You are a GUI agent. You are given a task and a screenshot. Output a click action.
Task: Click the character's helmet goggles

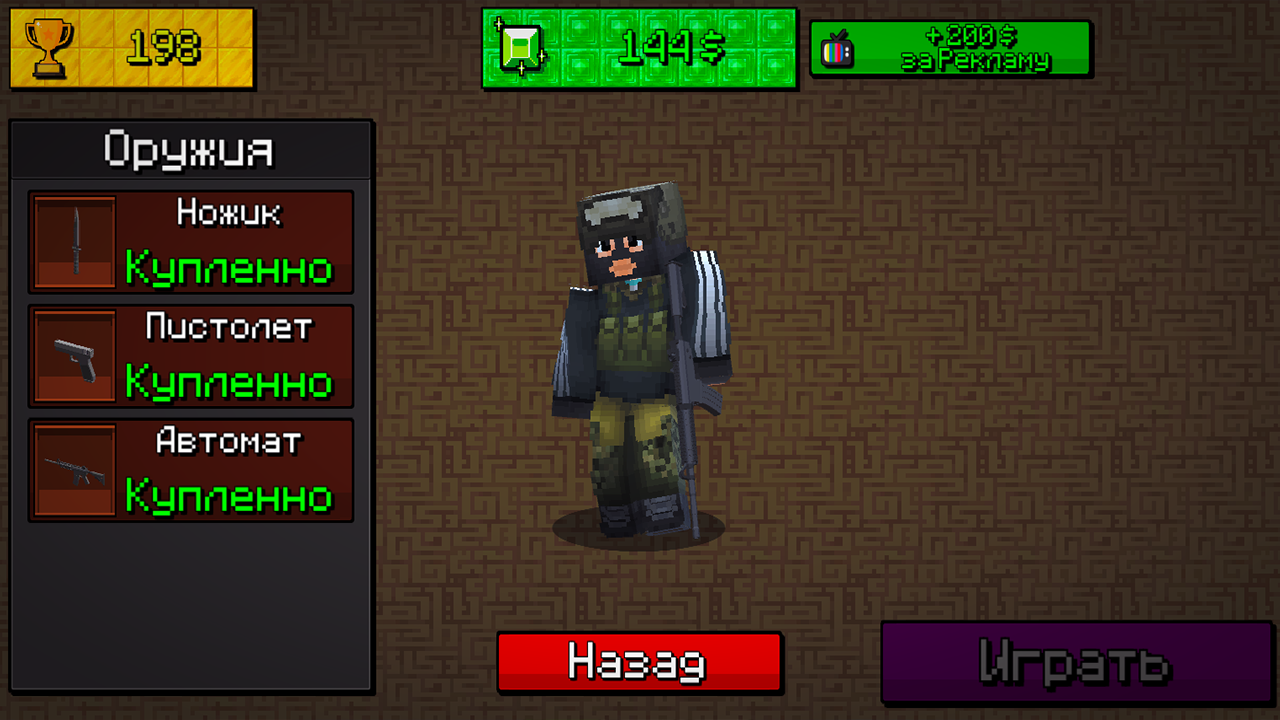622,212
